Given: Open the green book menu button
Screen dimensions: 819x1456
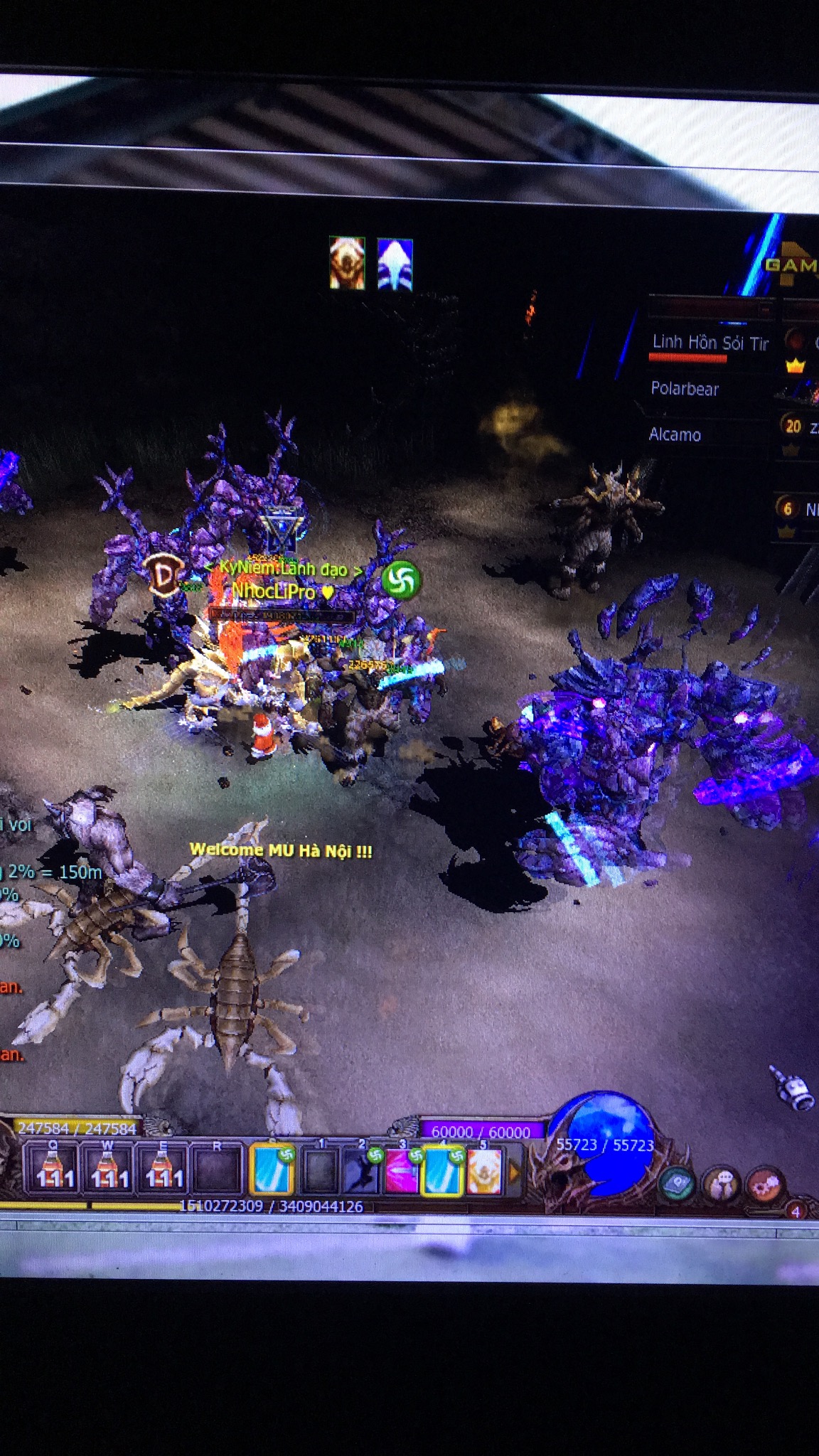Looking at the screenshot, I should (x=678, y=1184).
